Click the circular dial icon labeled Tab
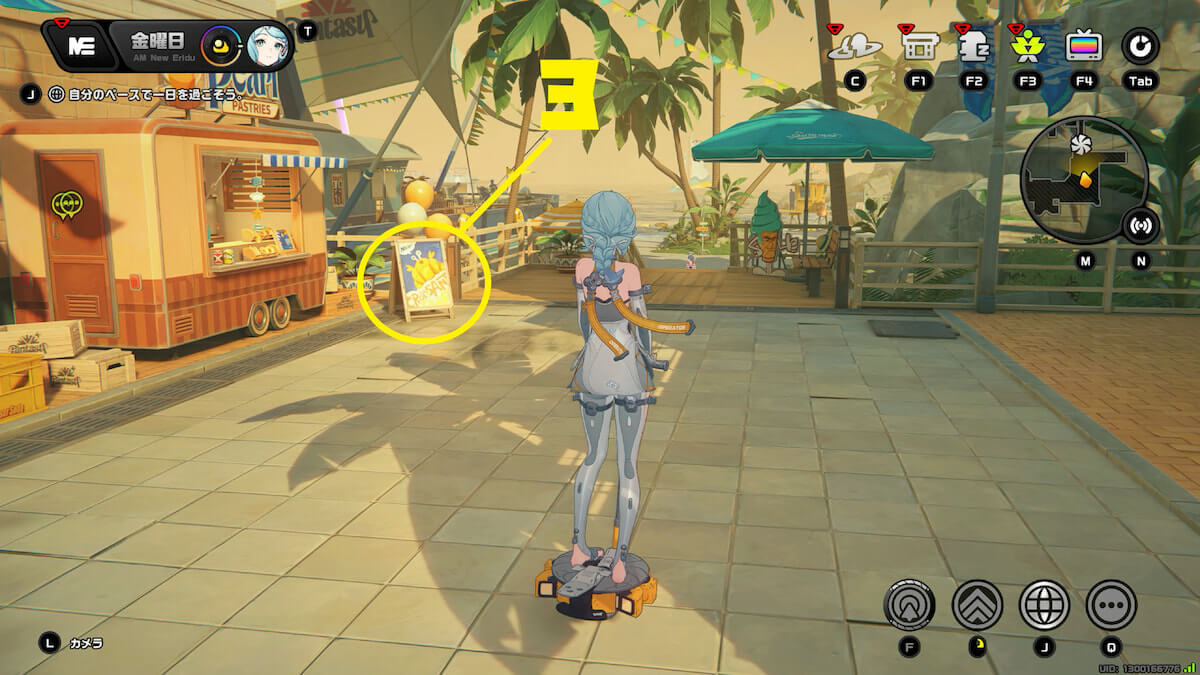1200x675 pixels. click(1140, 46)
